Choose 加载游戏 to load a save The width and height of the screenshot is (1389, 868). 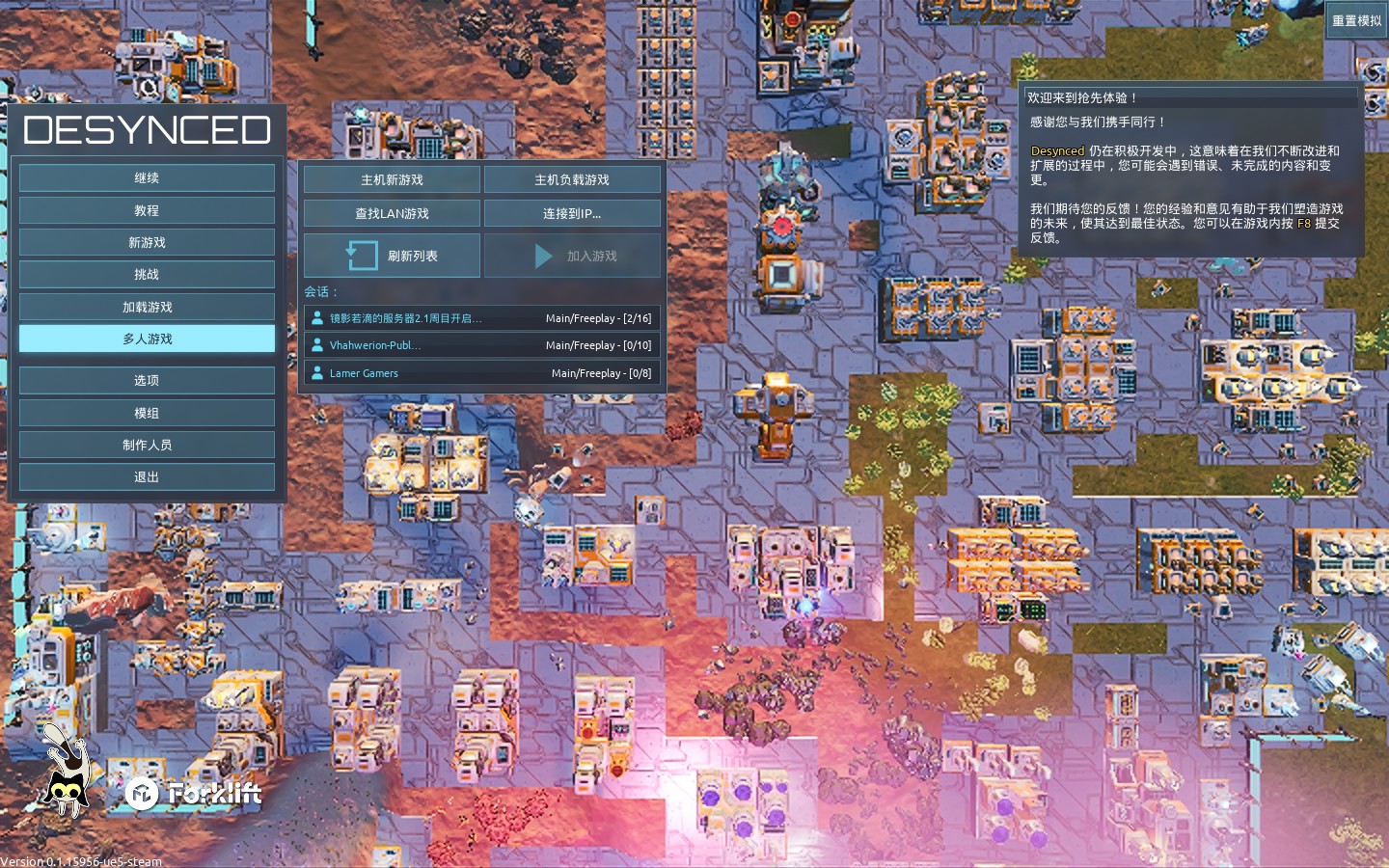[x=147, y=307]
